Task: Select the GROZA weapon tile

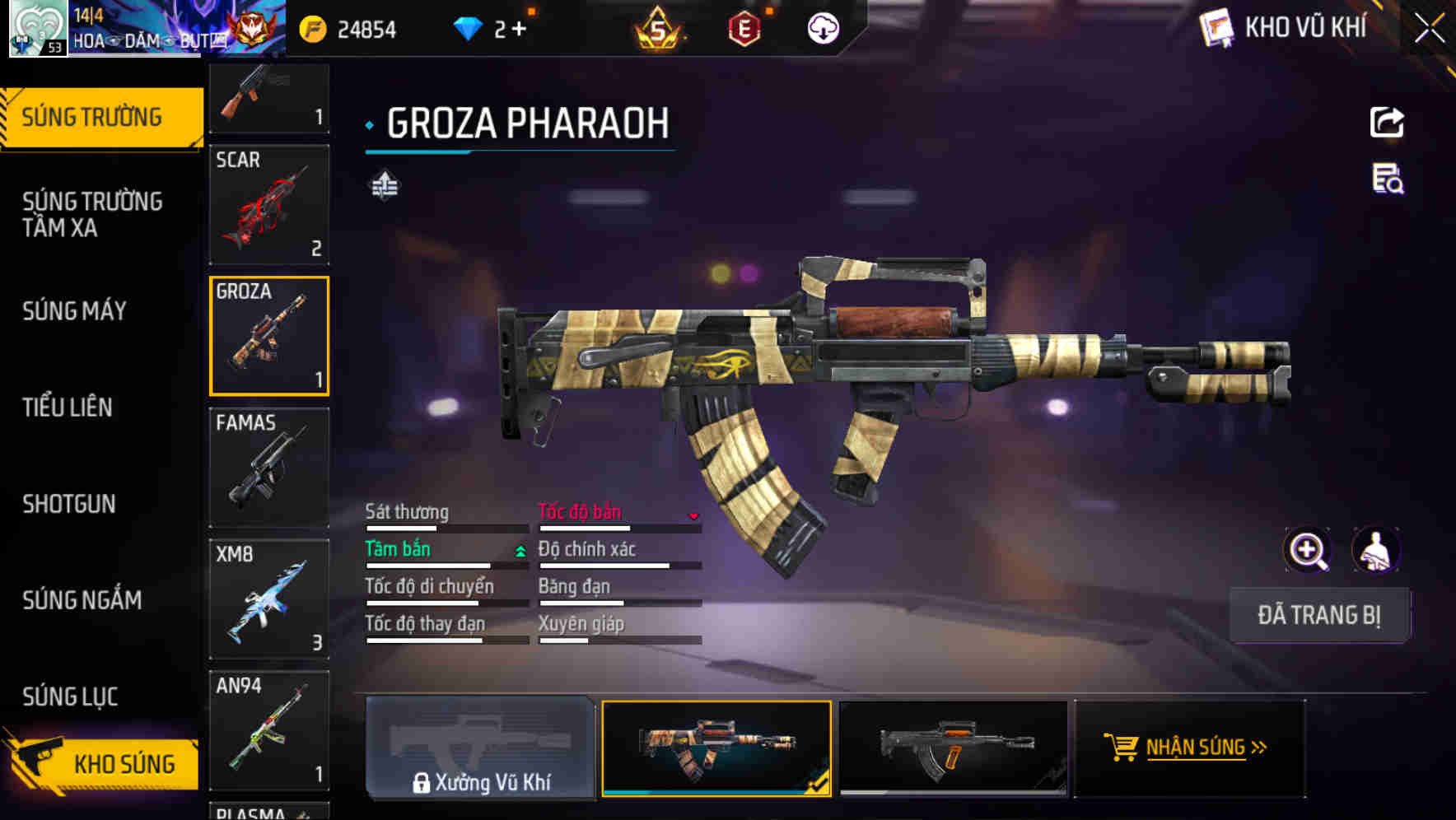Action: [269, 336]
